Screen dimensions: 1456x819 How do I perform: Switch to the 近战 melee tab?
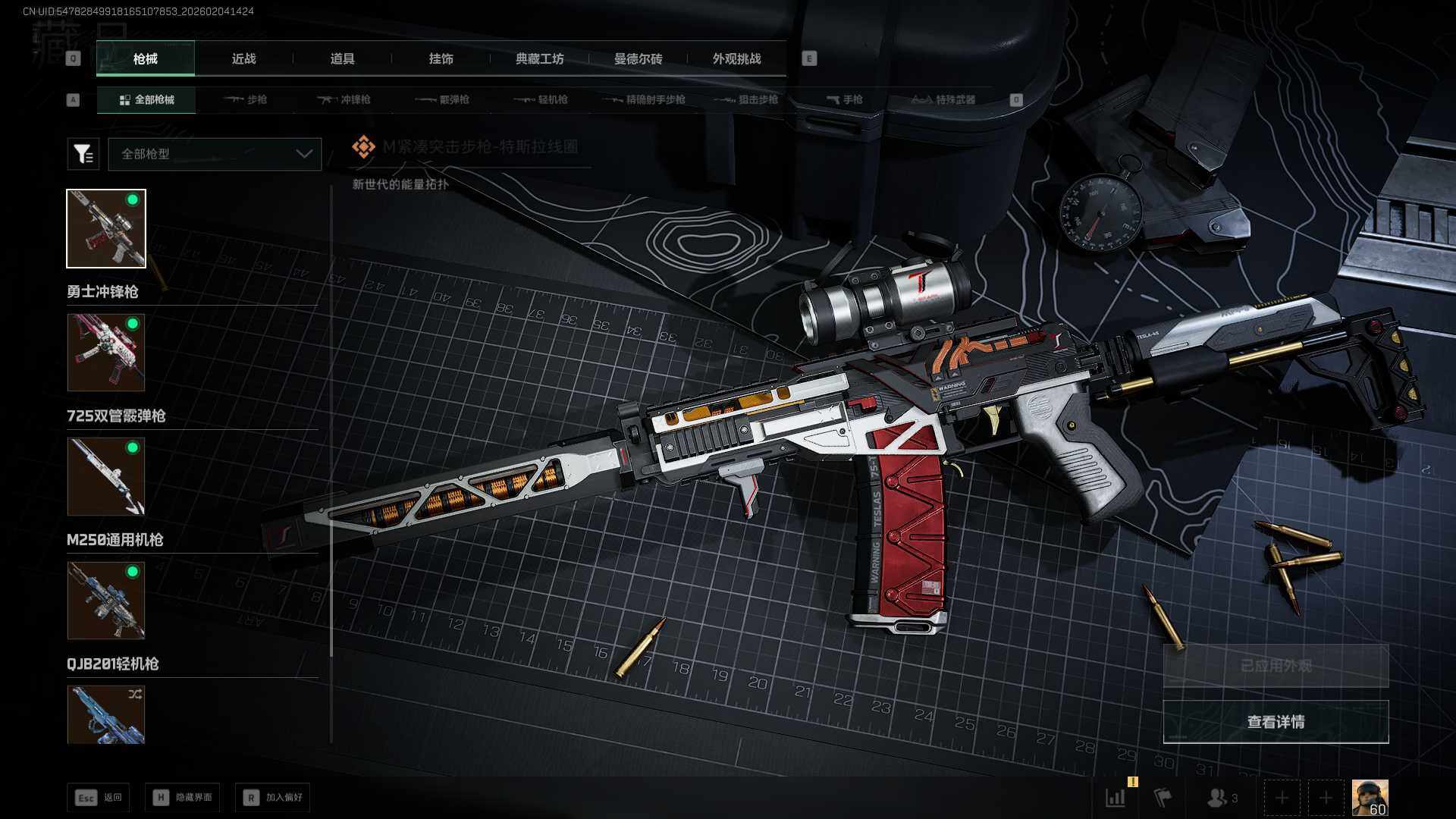[x=243, y=59]
